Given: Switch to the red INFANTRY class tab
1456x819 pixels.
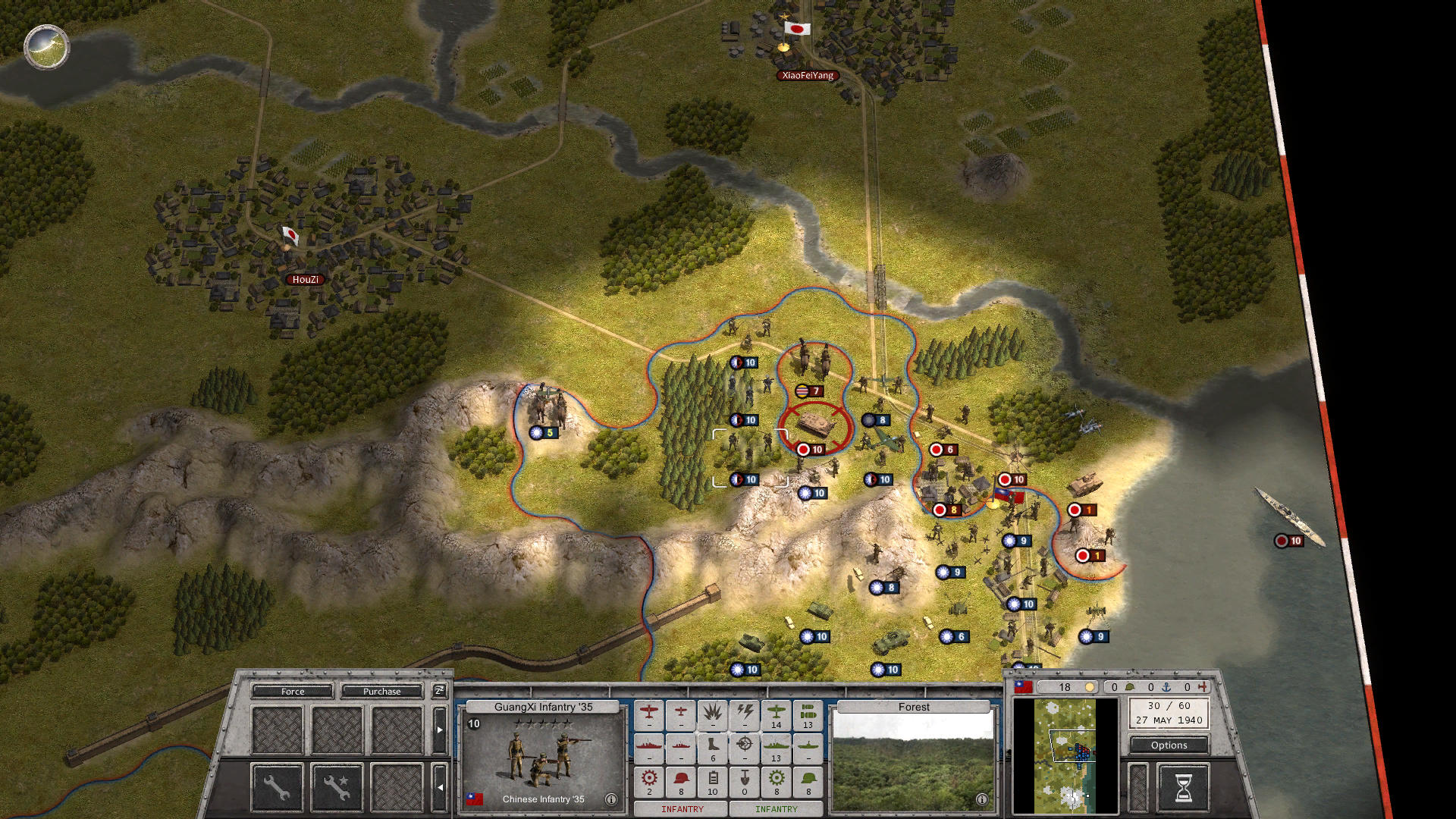Looking at the screenshot, I should pyautogui.click(x=682, y=809).
